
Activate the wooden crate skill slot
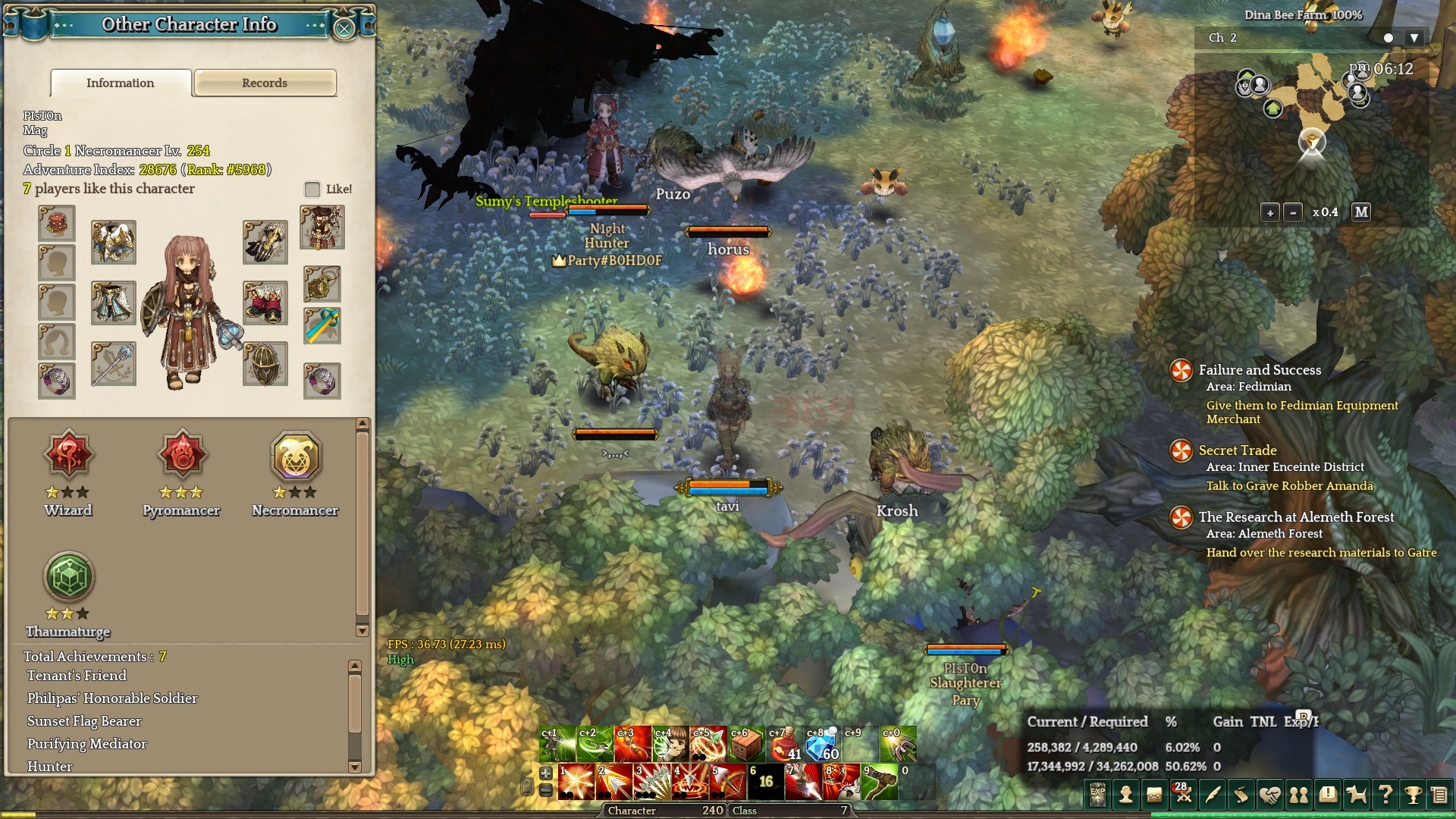[746, 744]
